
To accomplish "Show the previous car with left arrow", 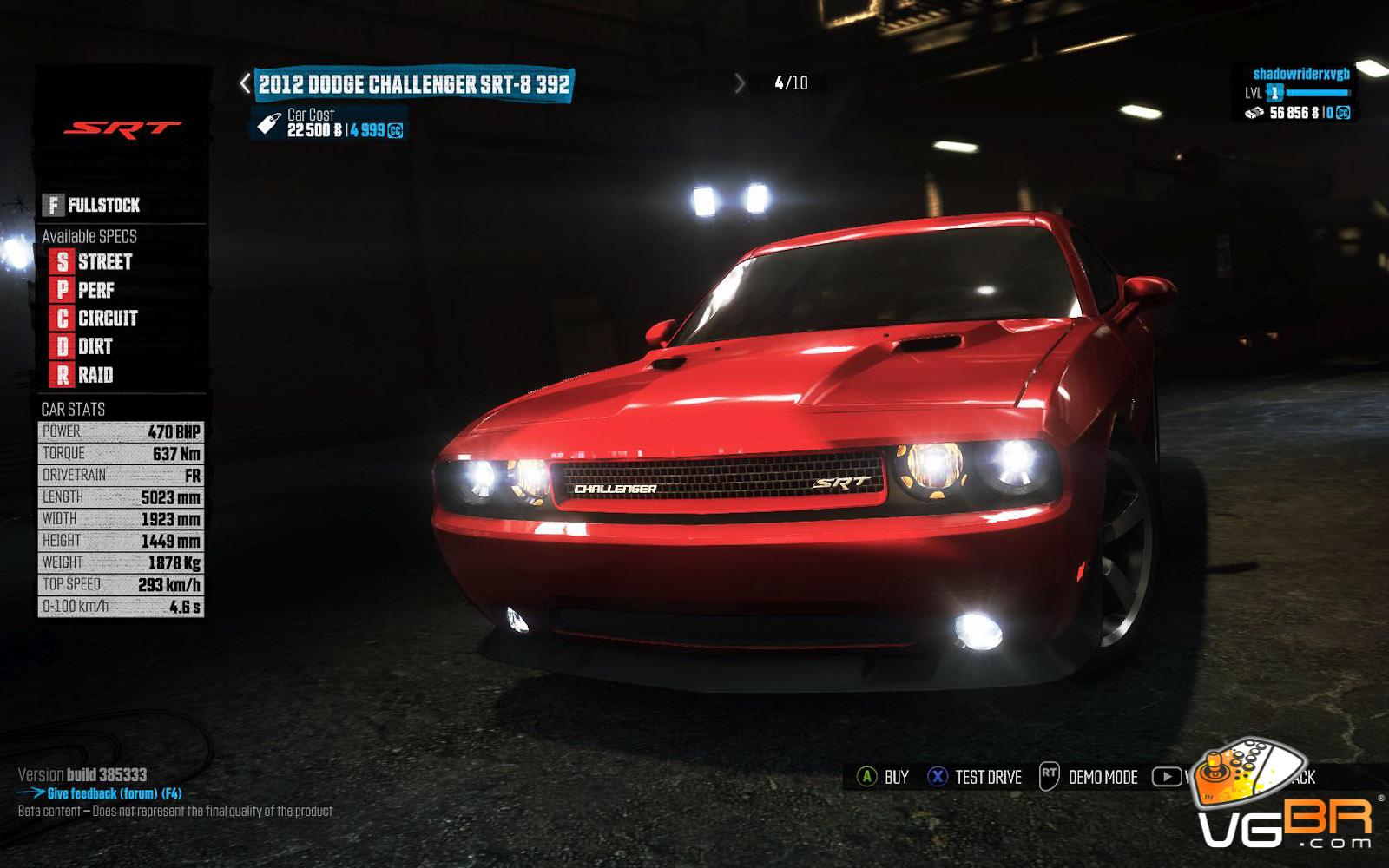I will click(245, 83).
